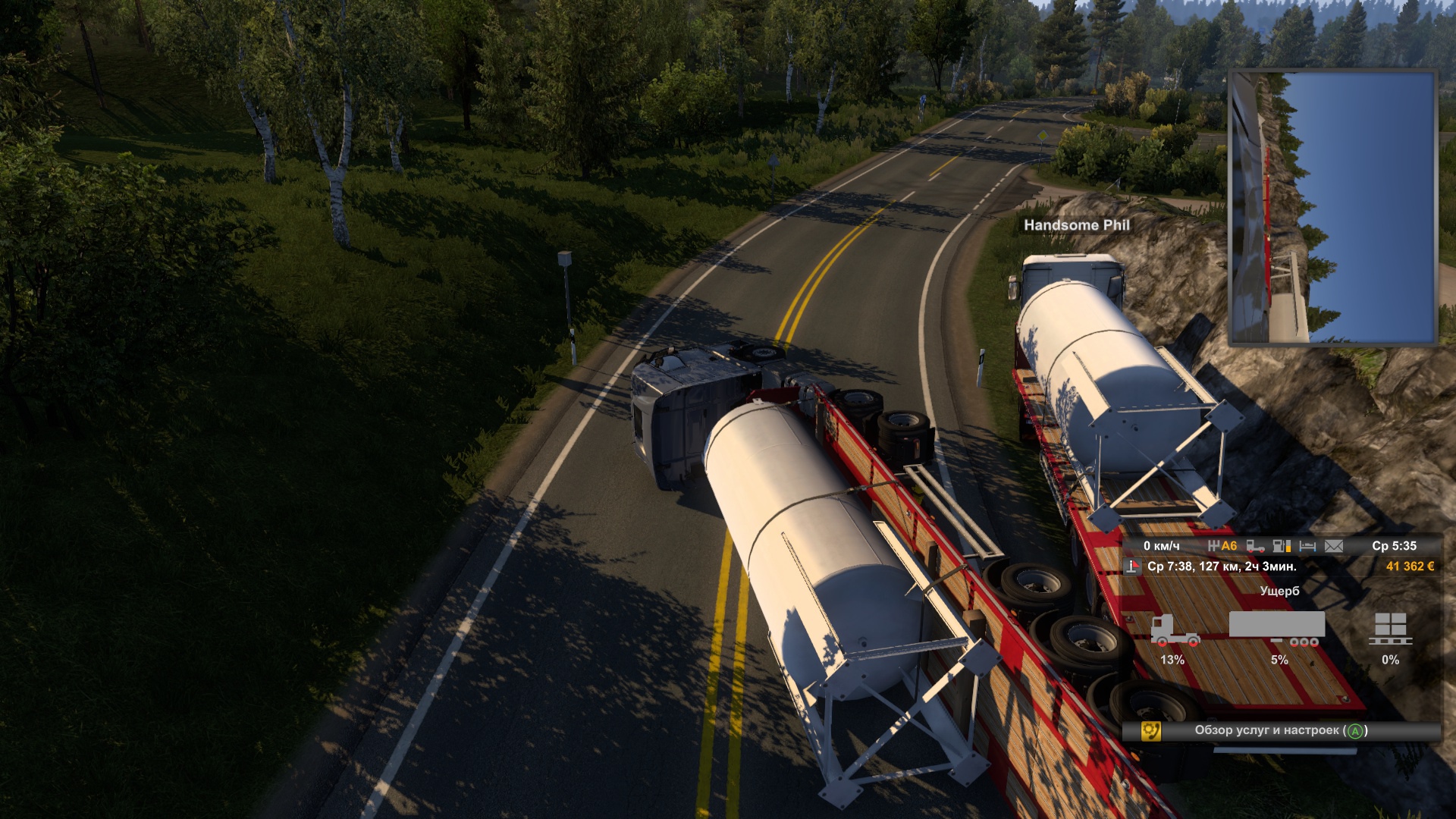Select the trailer damage icon showing 5%

click(x=1278, y=629)
